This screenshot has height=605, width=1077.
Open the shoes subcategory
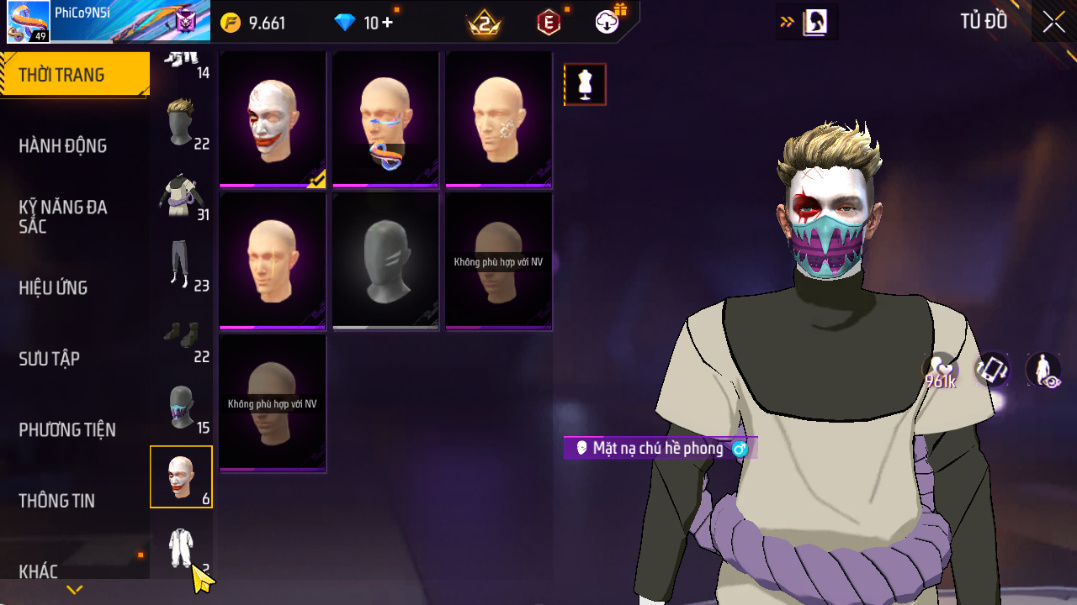pos(181,338)
